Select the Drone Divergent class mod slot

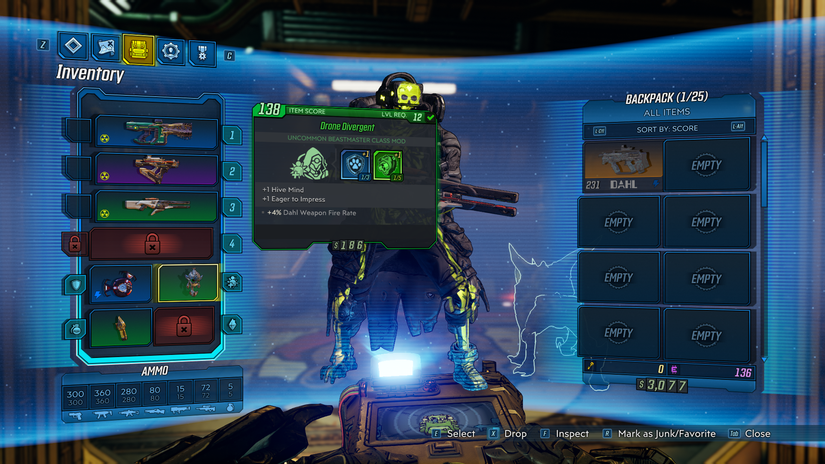(188, 283)
